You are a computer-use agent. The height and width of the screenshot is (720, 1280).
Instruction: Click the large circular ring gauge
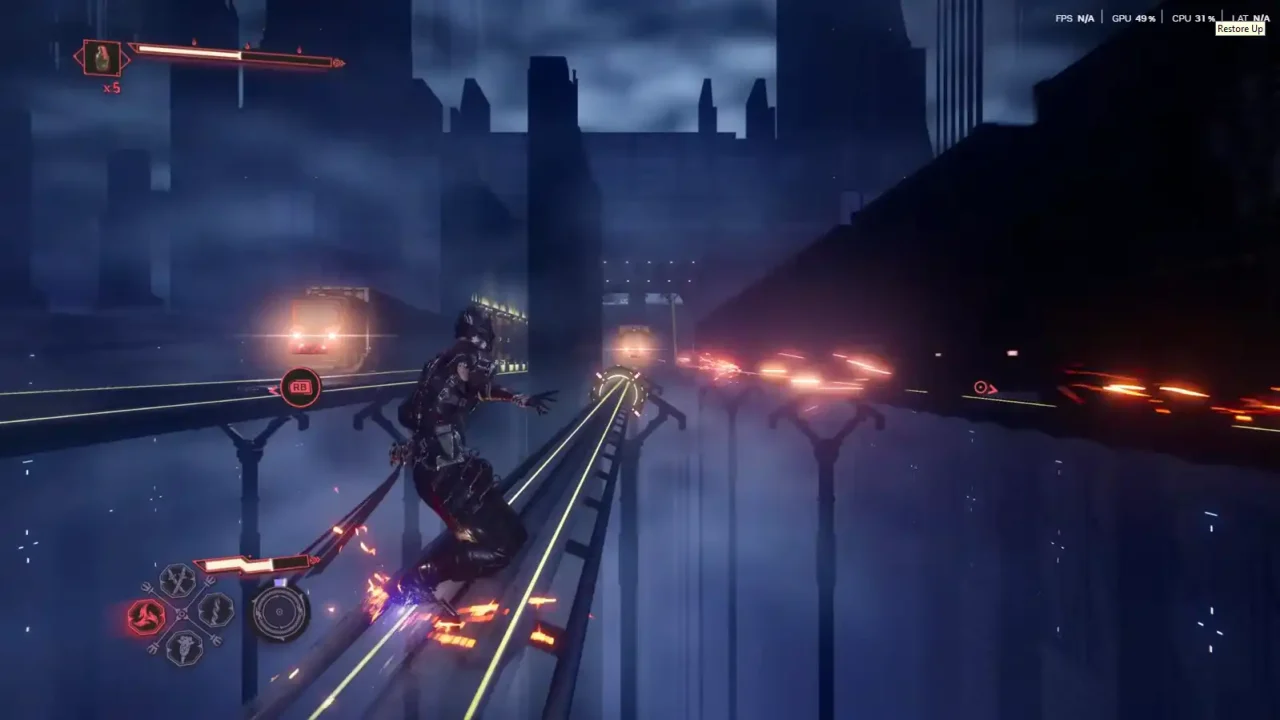280,612
